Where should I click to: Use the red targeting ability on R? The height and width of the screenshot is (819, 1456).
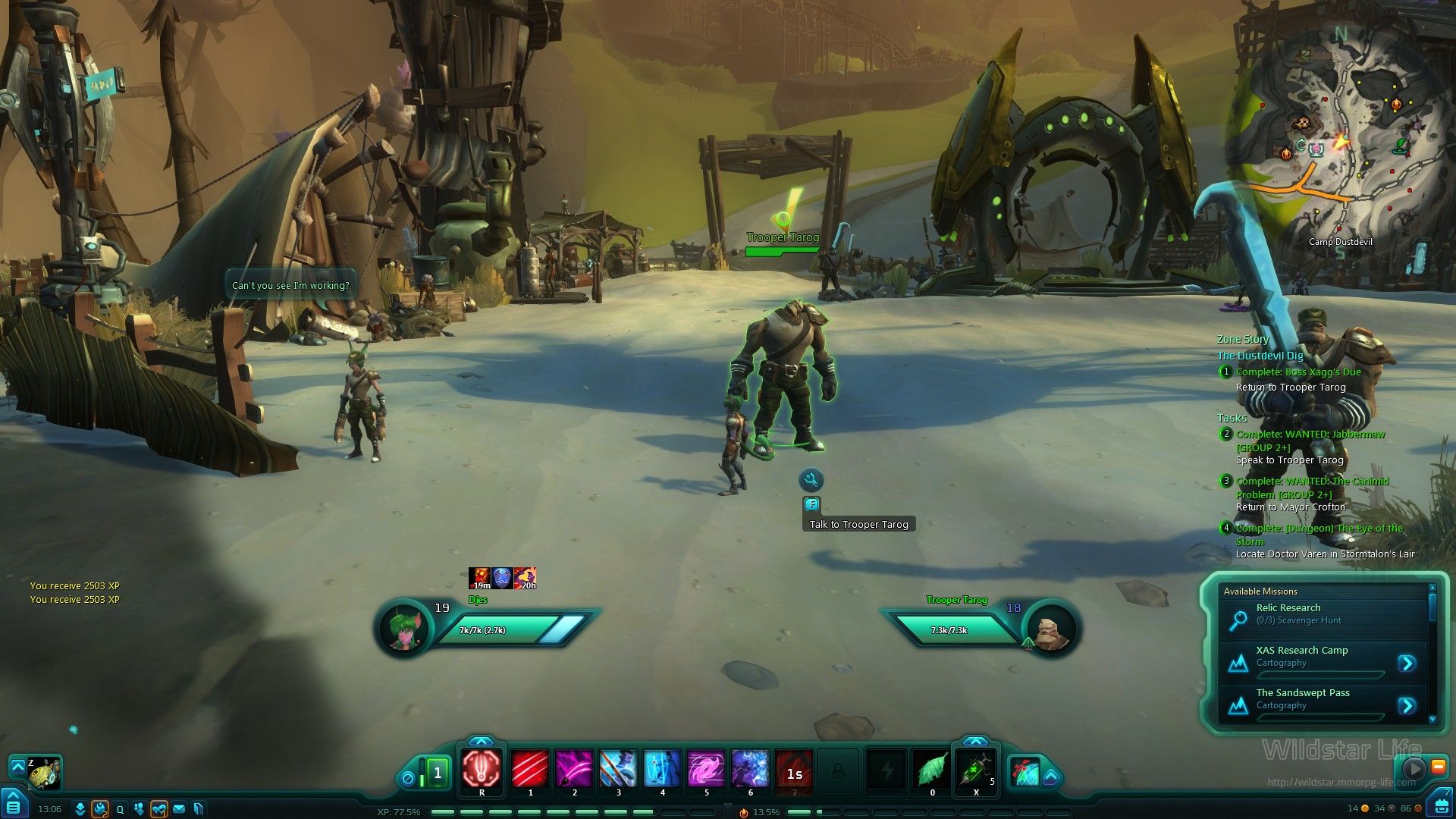(x=482, y=769)
